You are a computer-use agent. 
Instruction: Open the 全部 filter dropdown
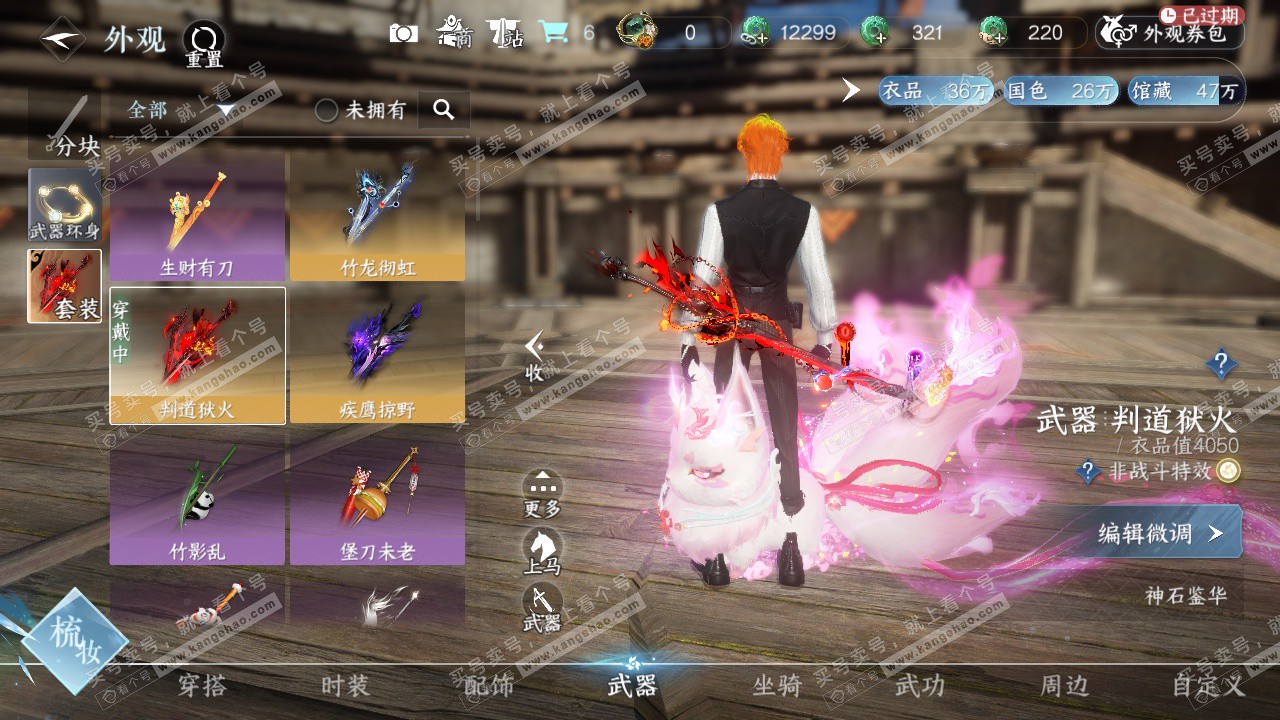(180, 109)
